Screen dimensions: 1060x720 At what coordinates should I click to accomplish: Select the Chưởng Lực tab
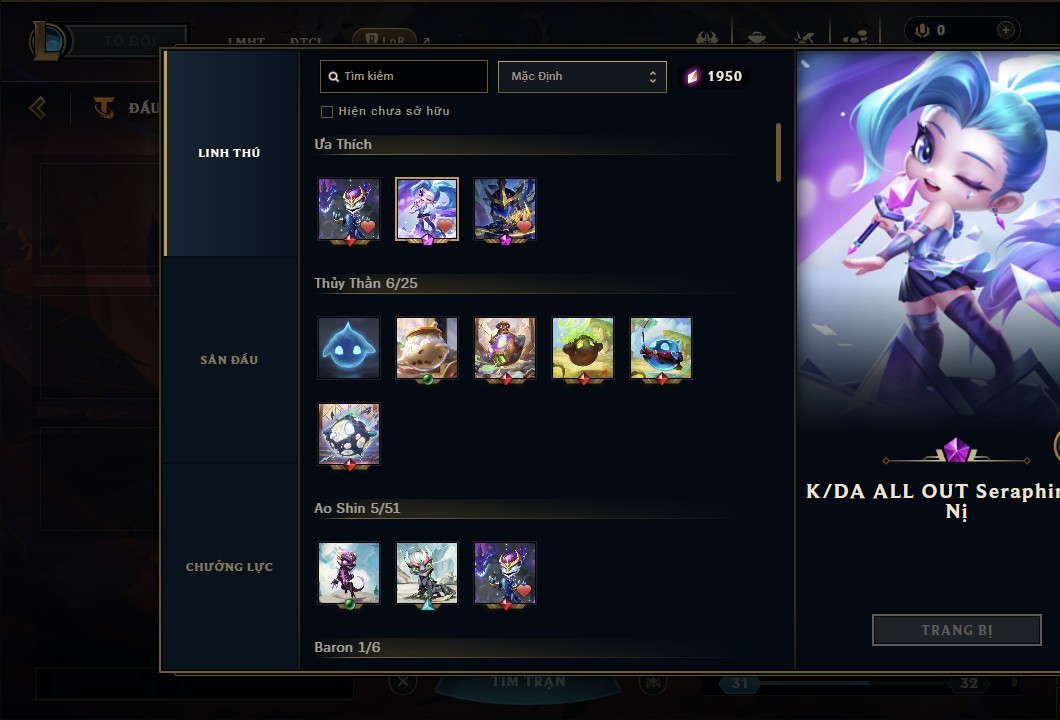[229, 567]
